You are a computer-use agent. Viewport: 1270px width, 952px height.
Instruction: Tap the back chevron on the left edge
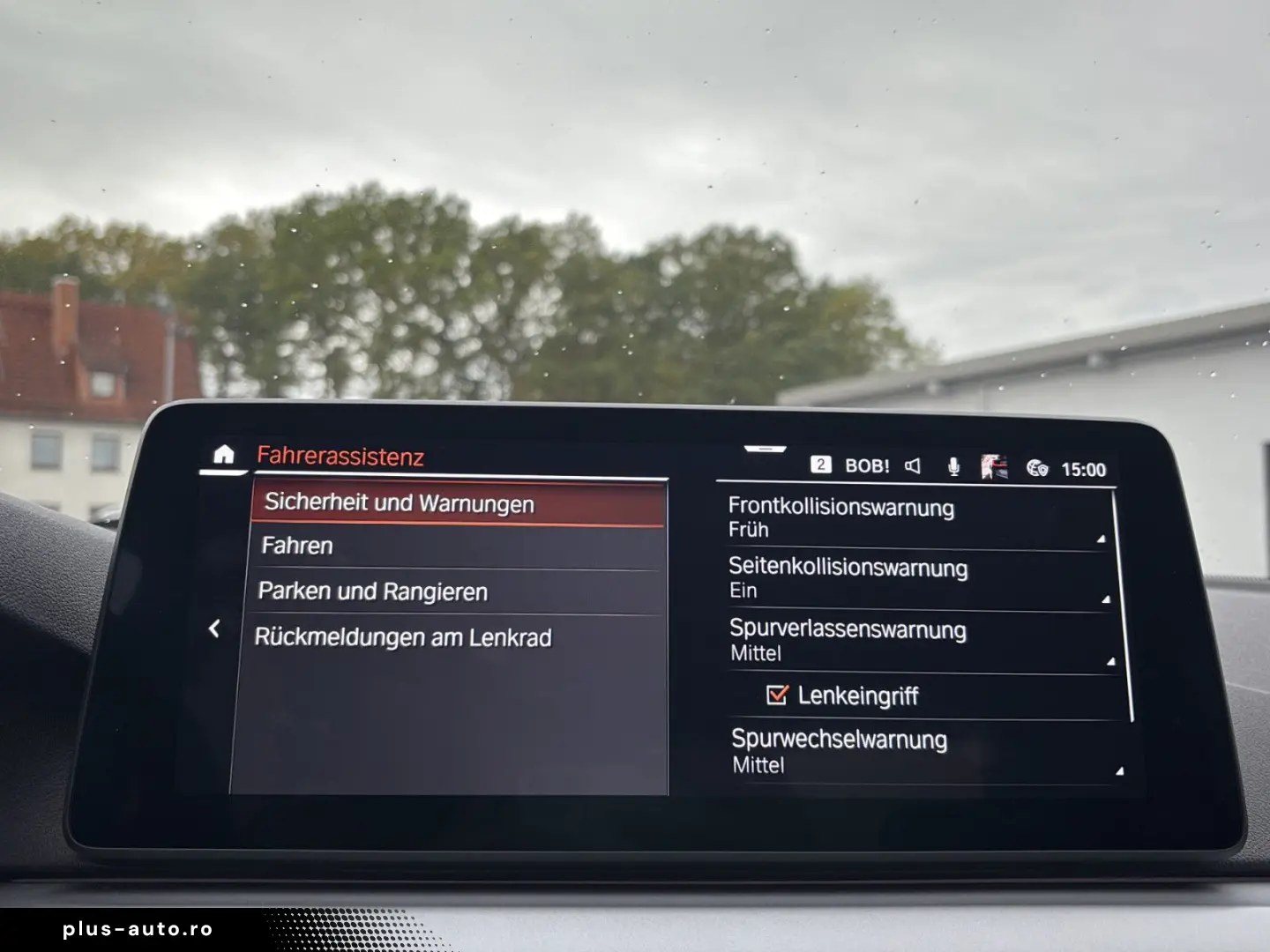tap(214, 628)
